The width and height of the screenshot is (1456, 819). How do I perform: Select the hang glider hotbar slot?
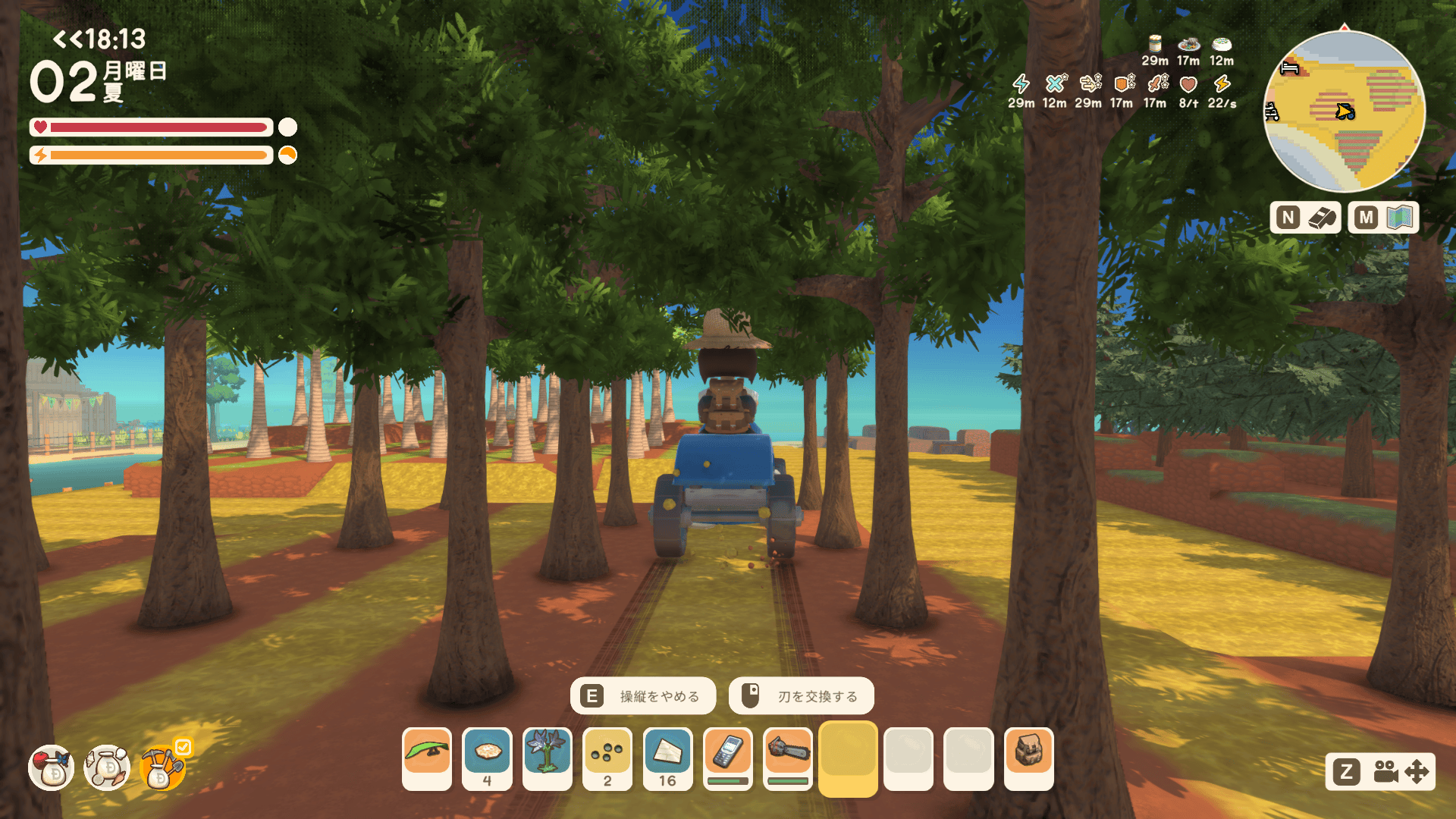click(x=427, y=758)
